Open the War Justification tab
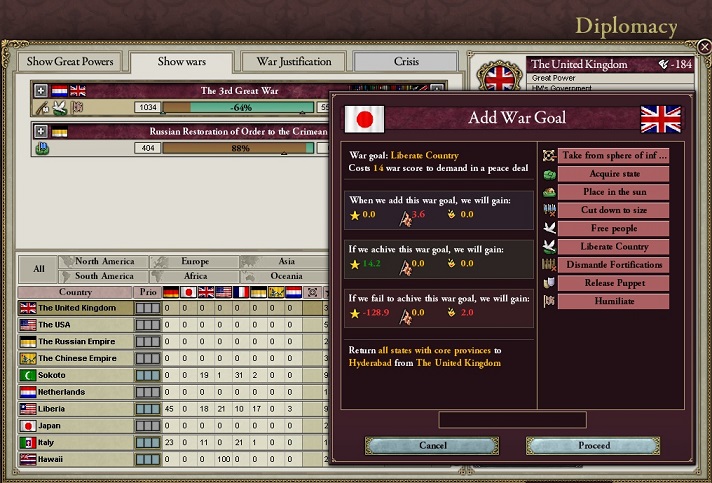This screenshot has height=483, width=712. (294, 62)
